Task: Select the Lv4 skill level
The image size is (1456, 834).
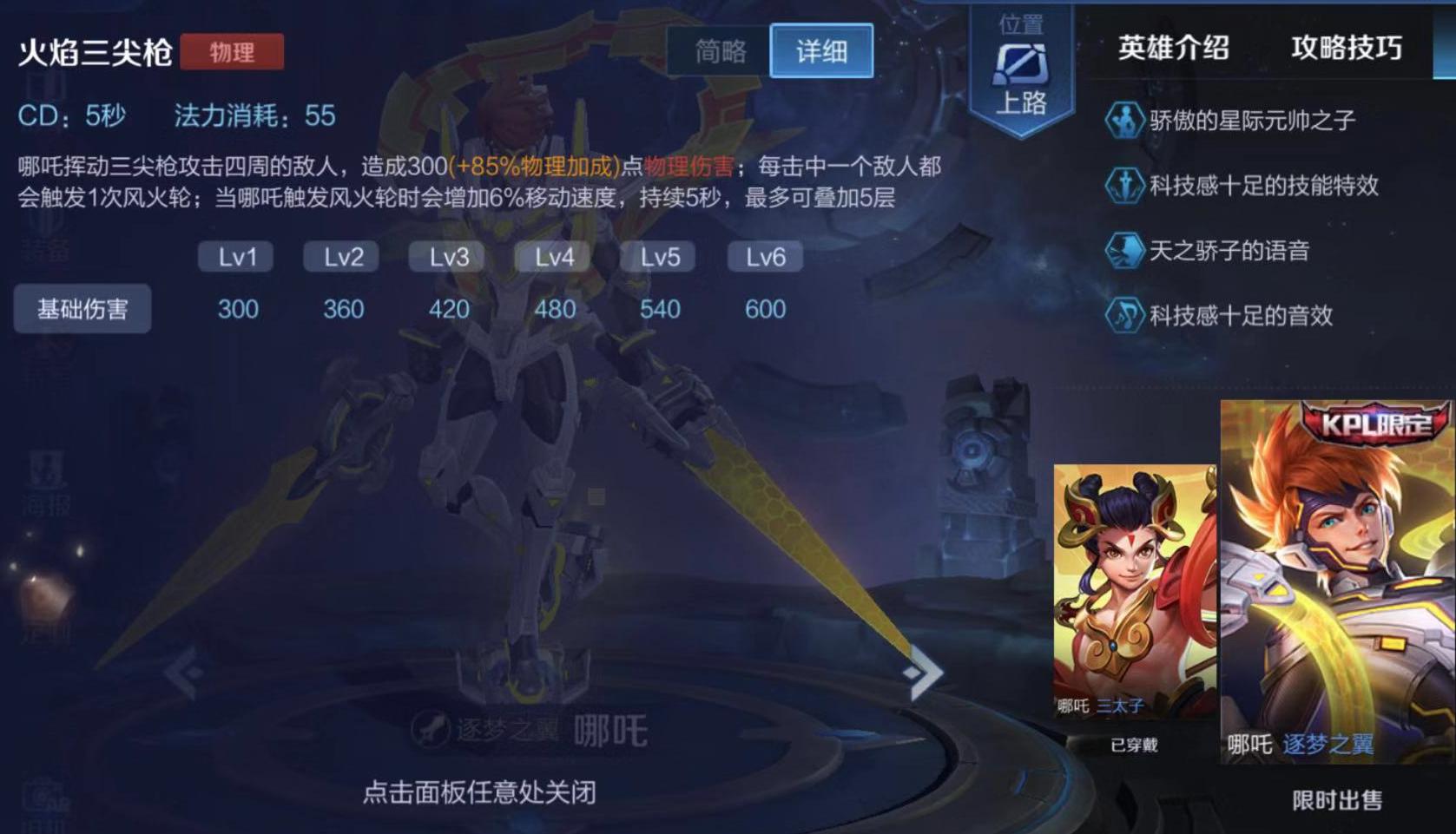Action: click(552, 256)
